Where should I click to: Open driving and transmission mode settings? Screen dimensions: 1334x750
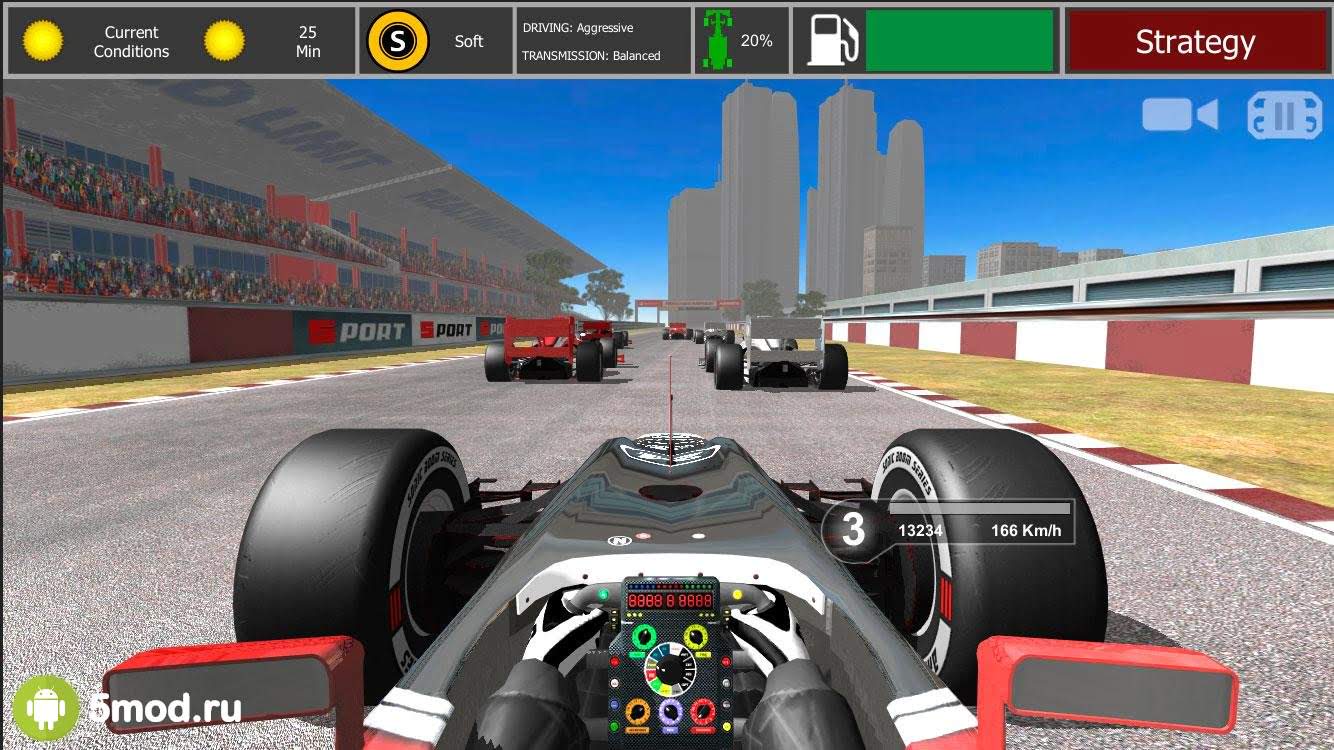602,42
